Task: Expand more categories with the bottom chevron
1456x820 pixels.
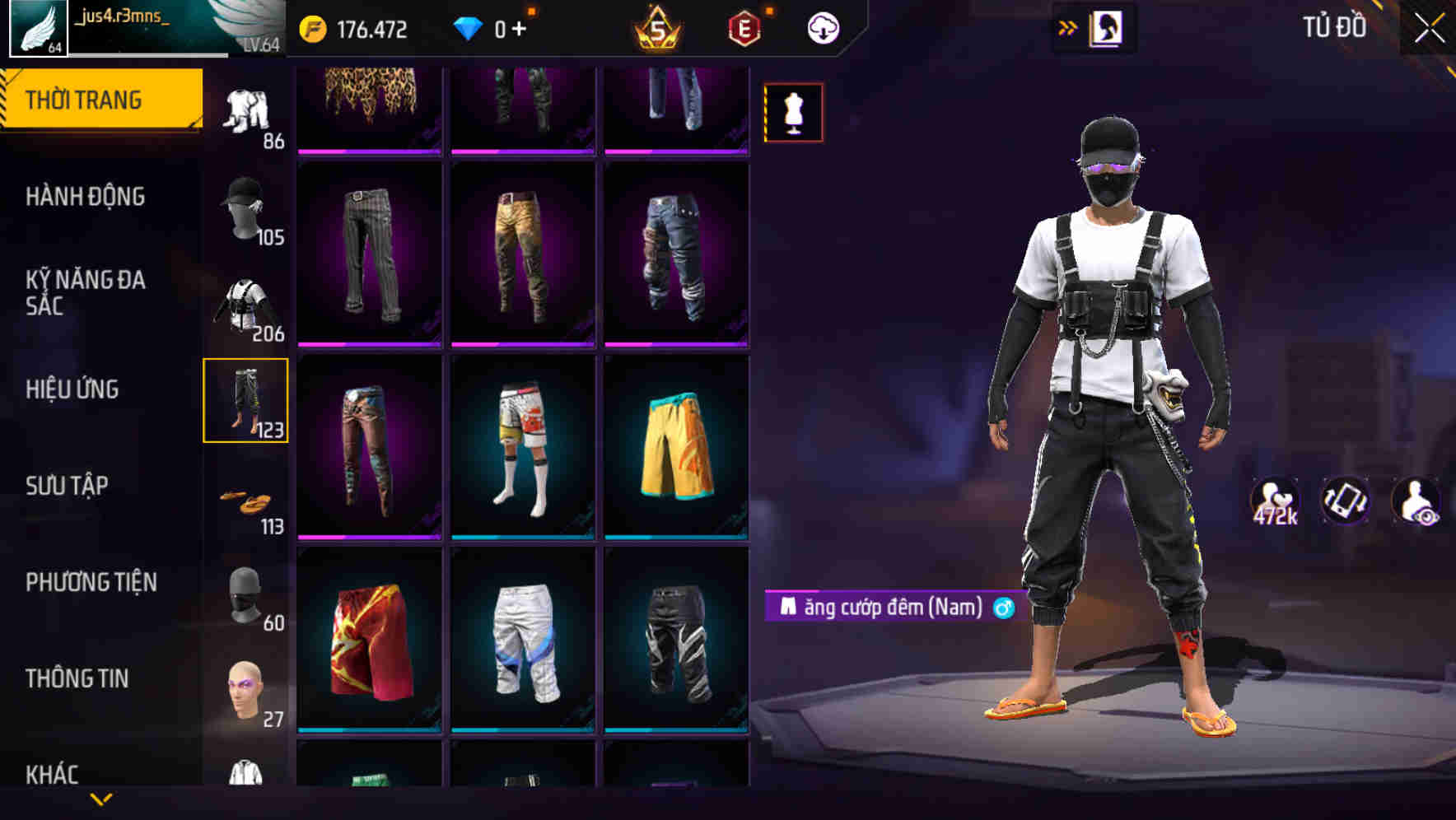Action: tap(101, 799)
